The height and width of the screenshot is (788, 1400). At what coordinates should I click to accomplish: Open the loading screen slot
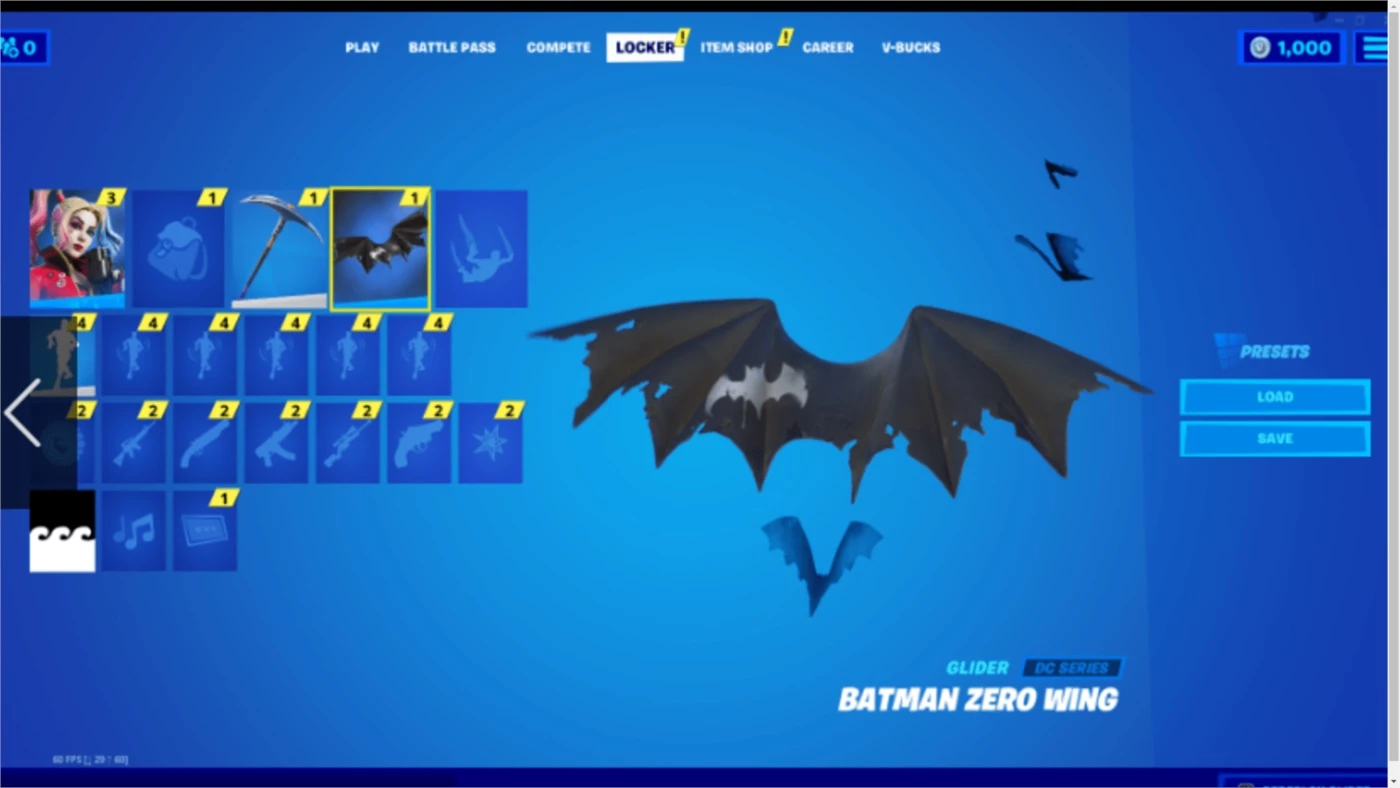pyautogui.click(x=205, y=530)
